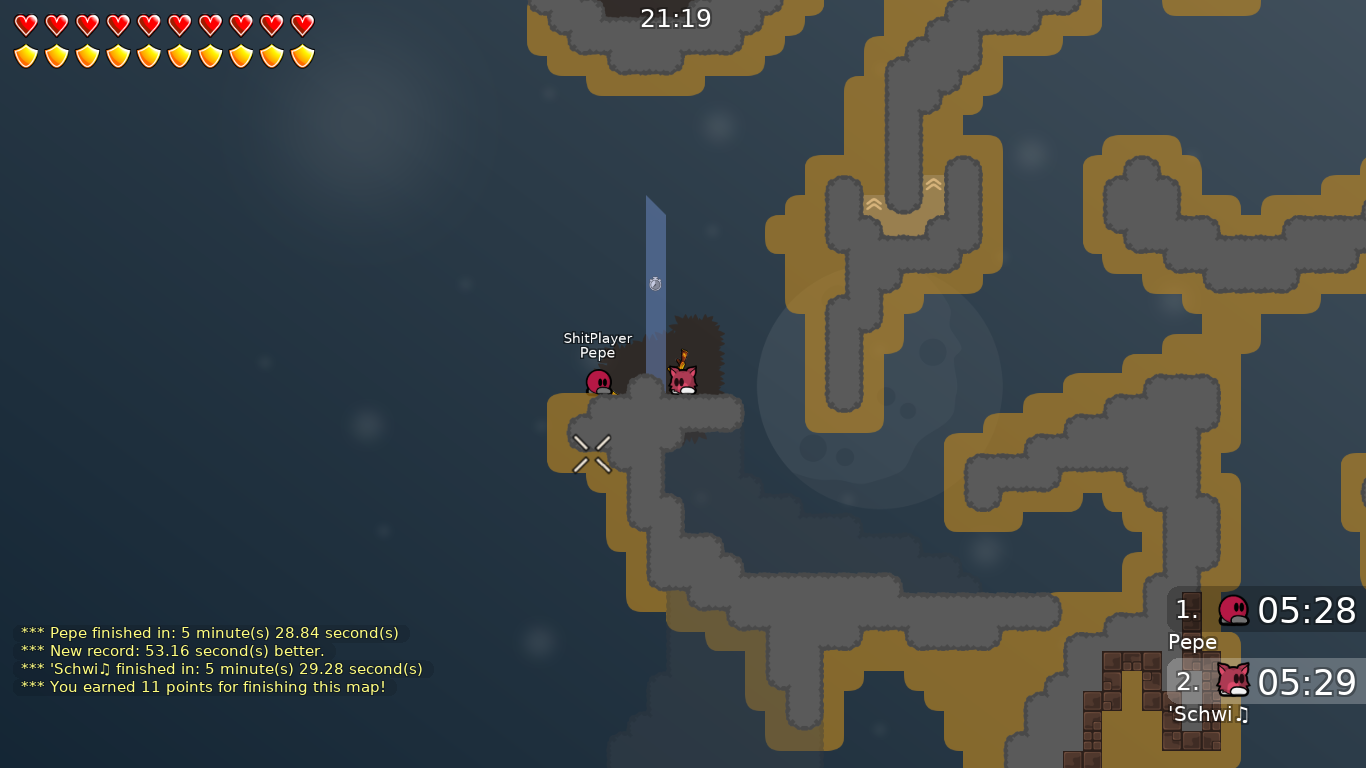This screenshot has width=1366, height=768.
Task: Click the stopwatch pickup inside the blue waterfall
Action: pyautogui.click(x=655, y=284)
